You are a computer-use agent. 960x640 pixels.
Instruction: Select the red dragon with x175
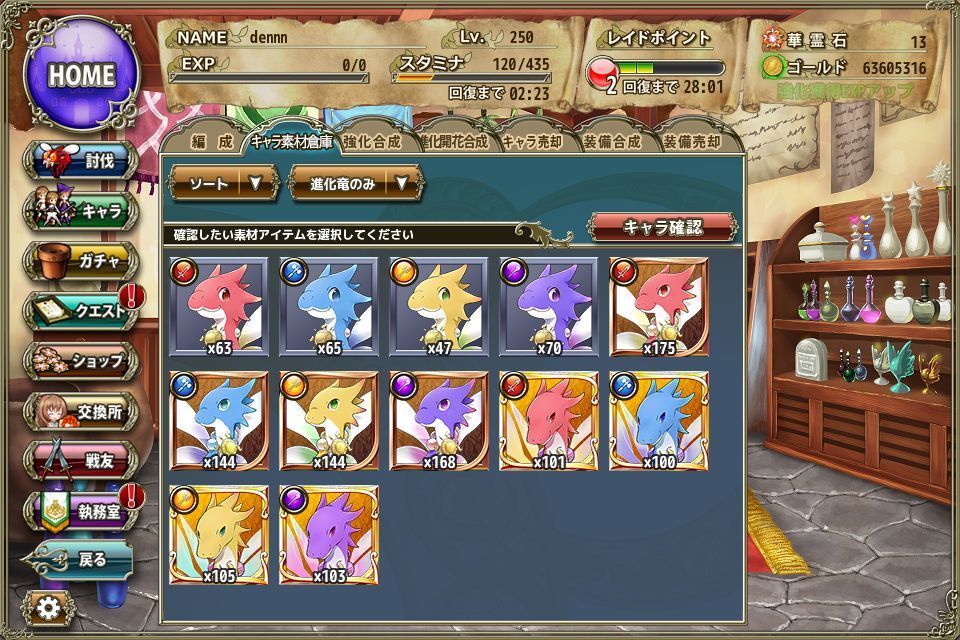click(x=659, y=306)
